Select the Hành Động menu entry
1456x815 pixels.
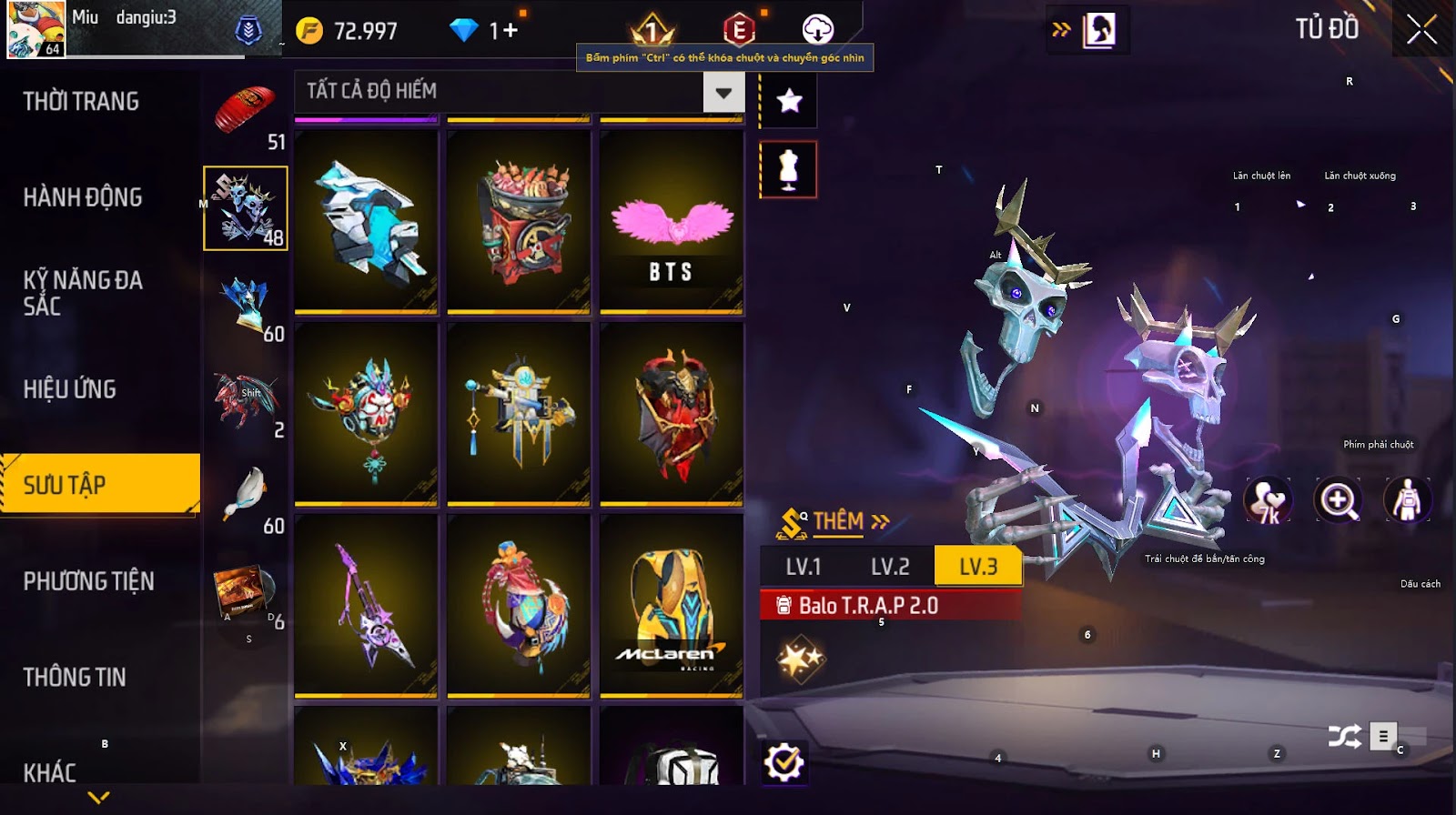coord(83,197)
